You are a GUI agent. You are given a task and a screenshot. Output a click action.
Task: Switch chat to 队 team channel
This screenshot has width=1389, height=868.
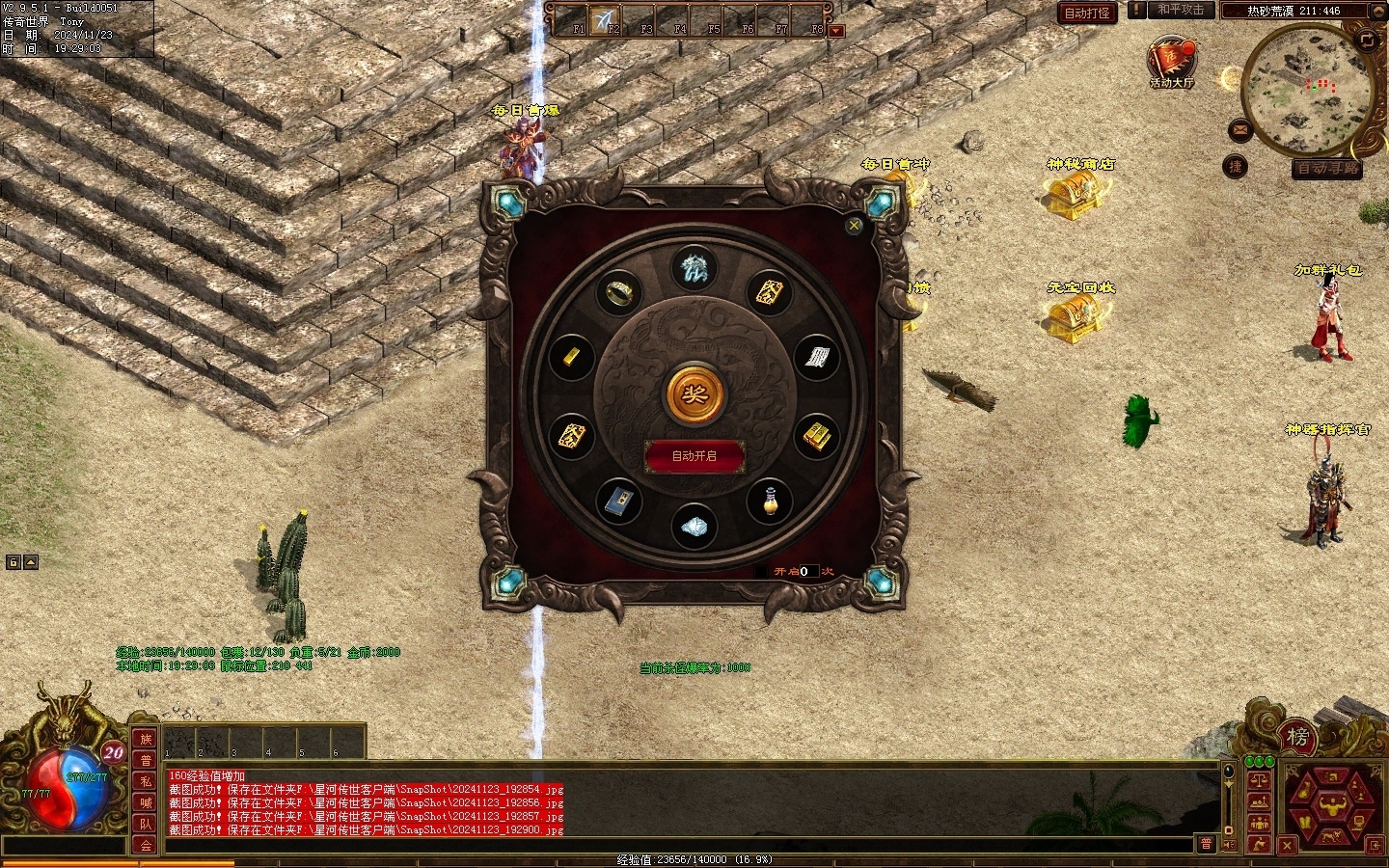146,824
